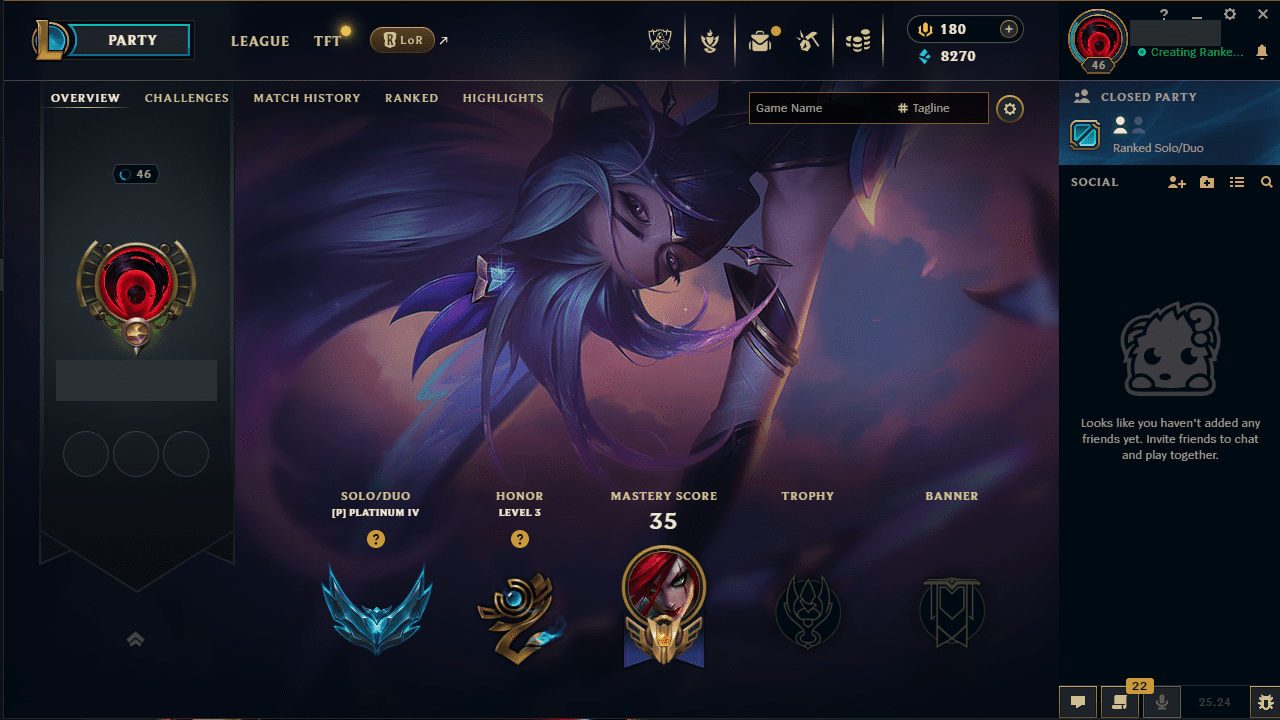Switch to the Match History tab
1280x720 pixels.
tap(307, 98)
